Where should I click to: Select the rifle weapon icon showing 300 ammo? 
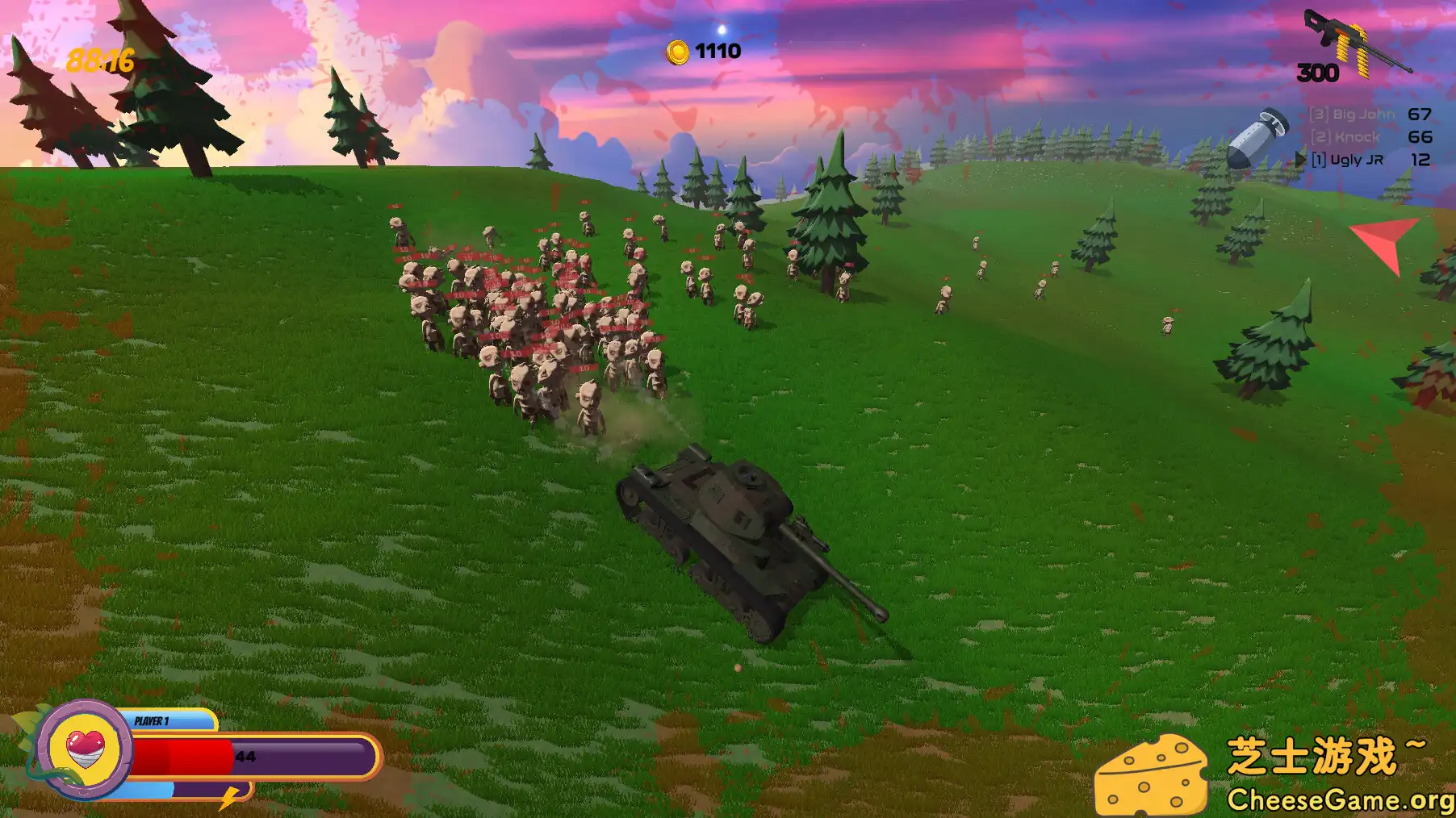click(x=1352, y=36)
